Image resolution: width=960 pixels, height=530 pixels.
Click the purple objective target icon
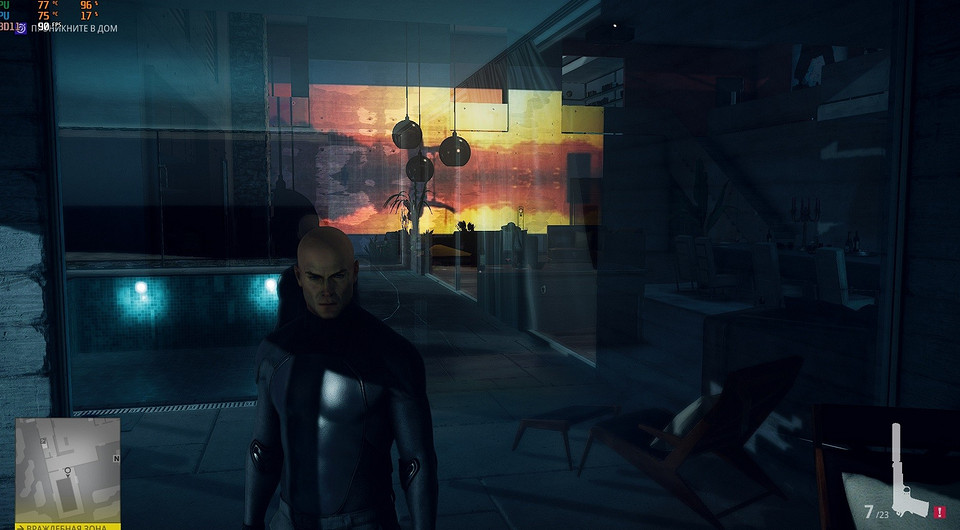click(22, 28)
